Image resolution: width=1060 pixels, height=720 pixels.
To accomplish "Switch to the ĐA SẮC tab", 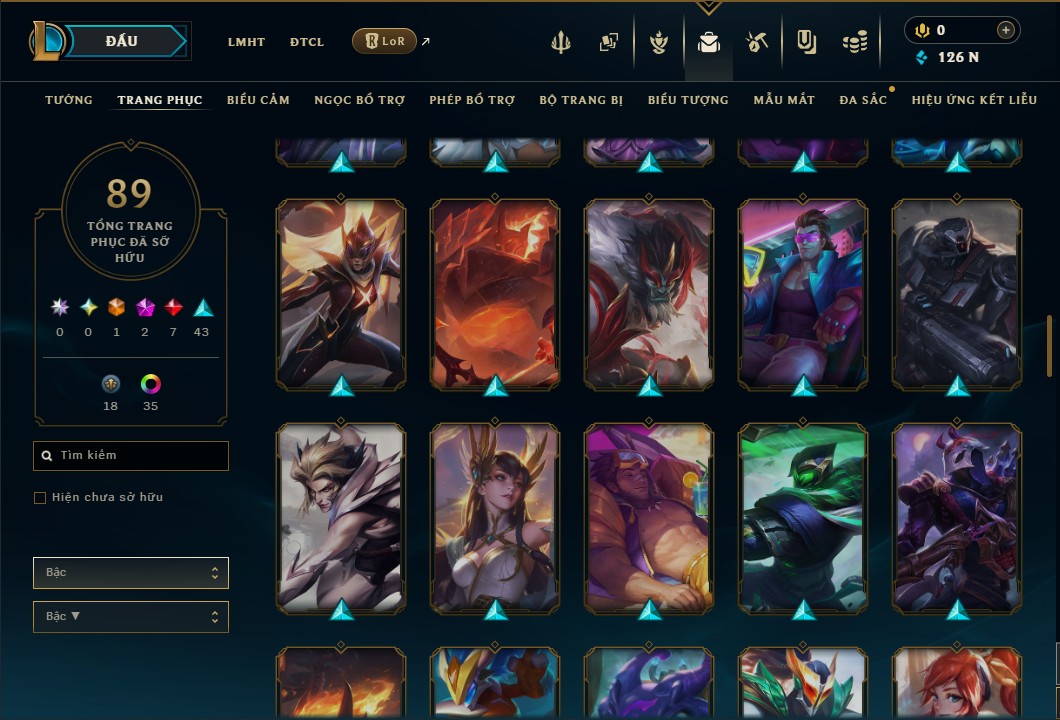I will 863,100.
